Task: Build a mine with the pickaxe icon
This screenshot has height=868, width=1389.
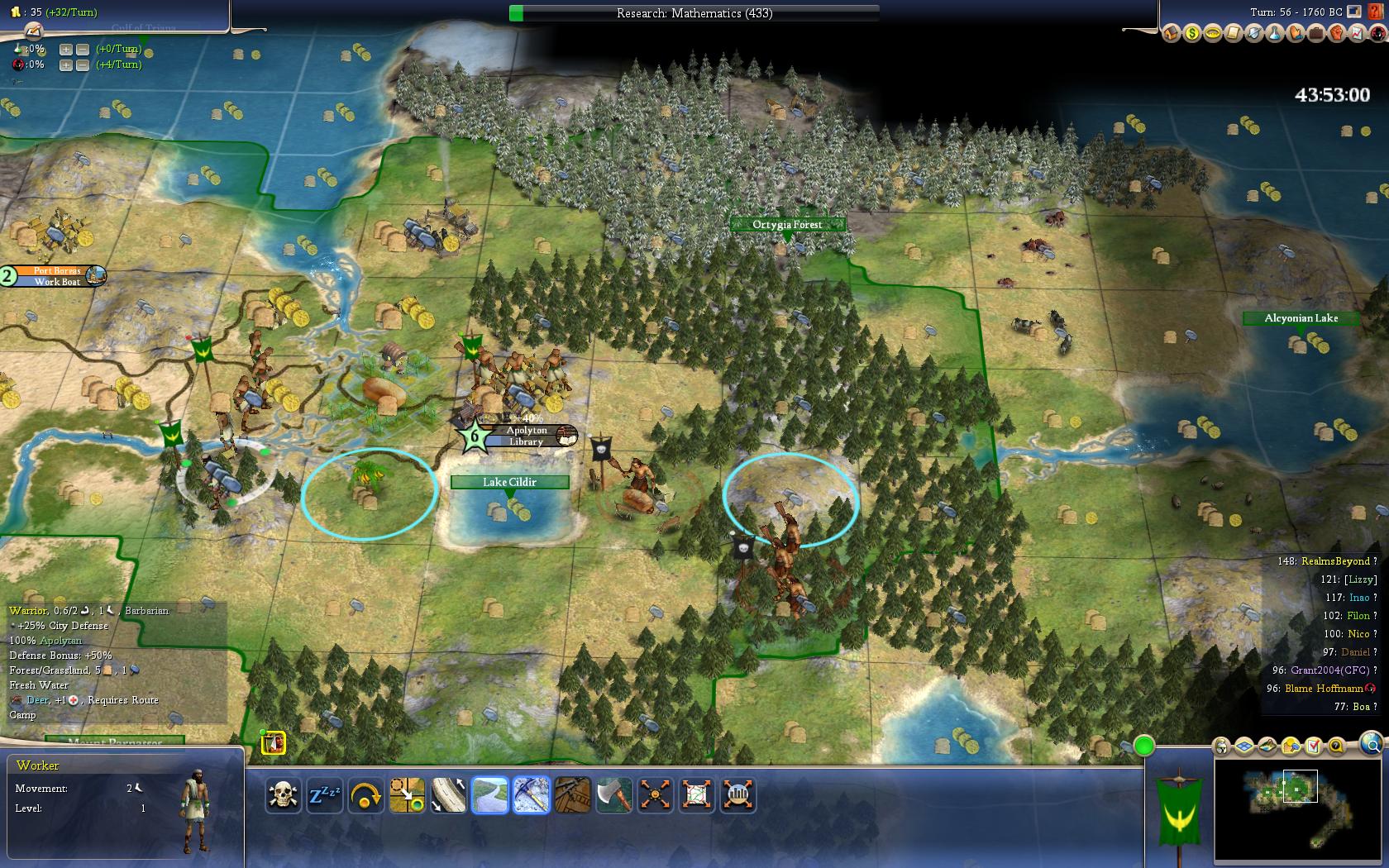Action: click(531, 795)
